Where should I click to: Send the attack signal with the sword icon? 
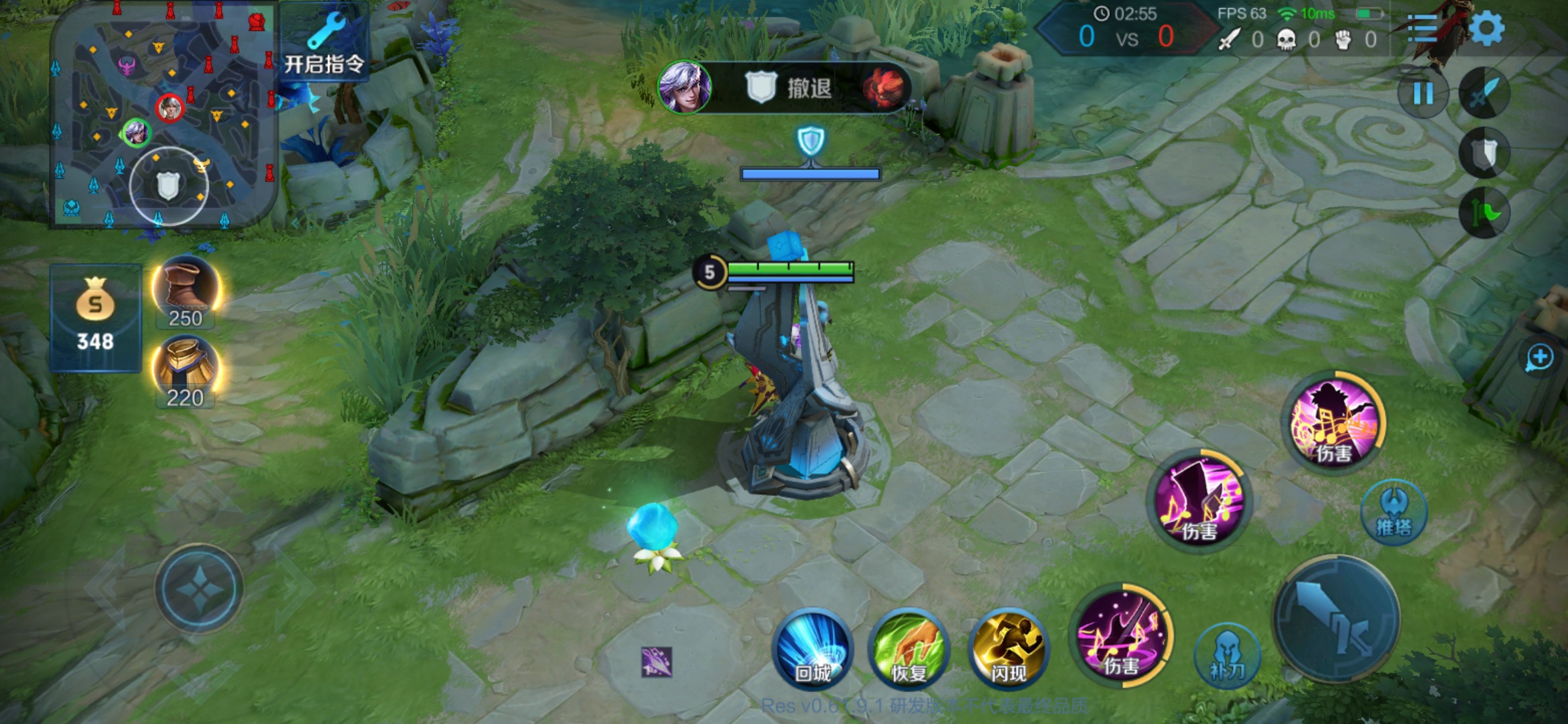1484,94
